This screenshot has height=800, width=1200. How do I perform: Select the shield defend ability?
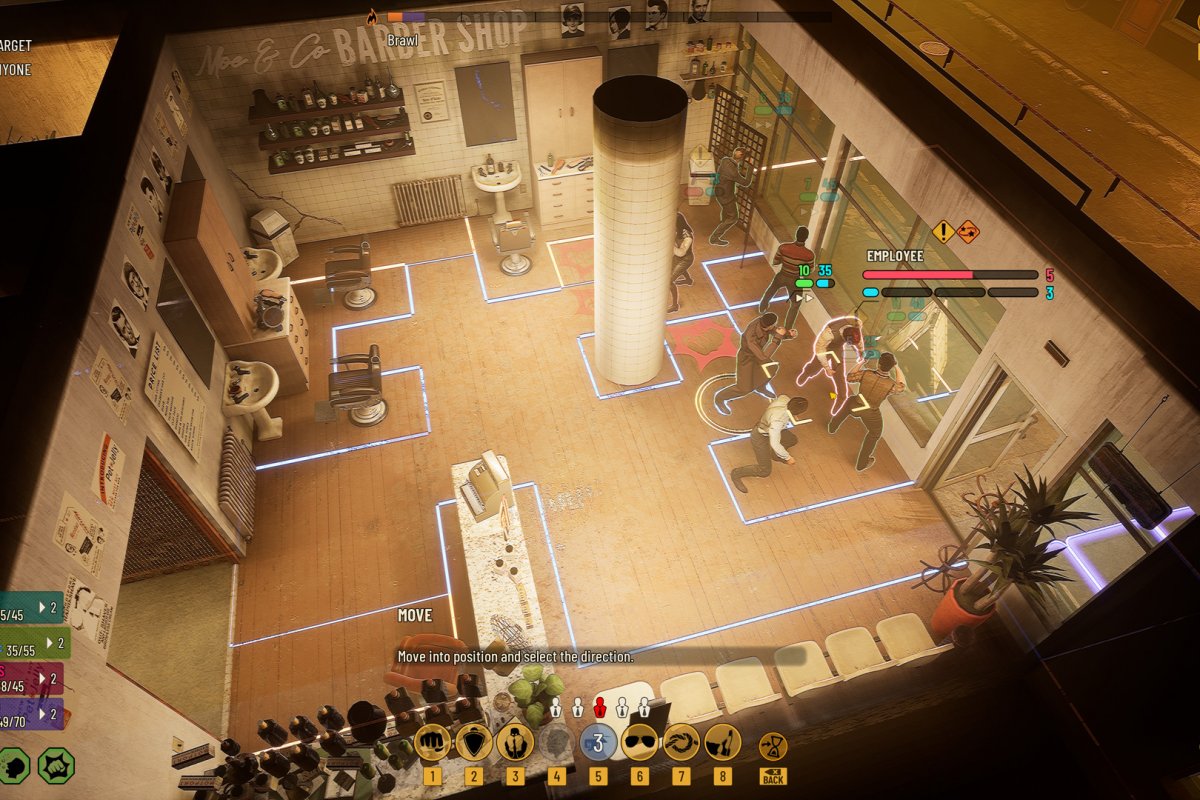(473, 743)
